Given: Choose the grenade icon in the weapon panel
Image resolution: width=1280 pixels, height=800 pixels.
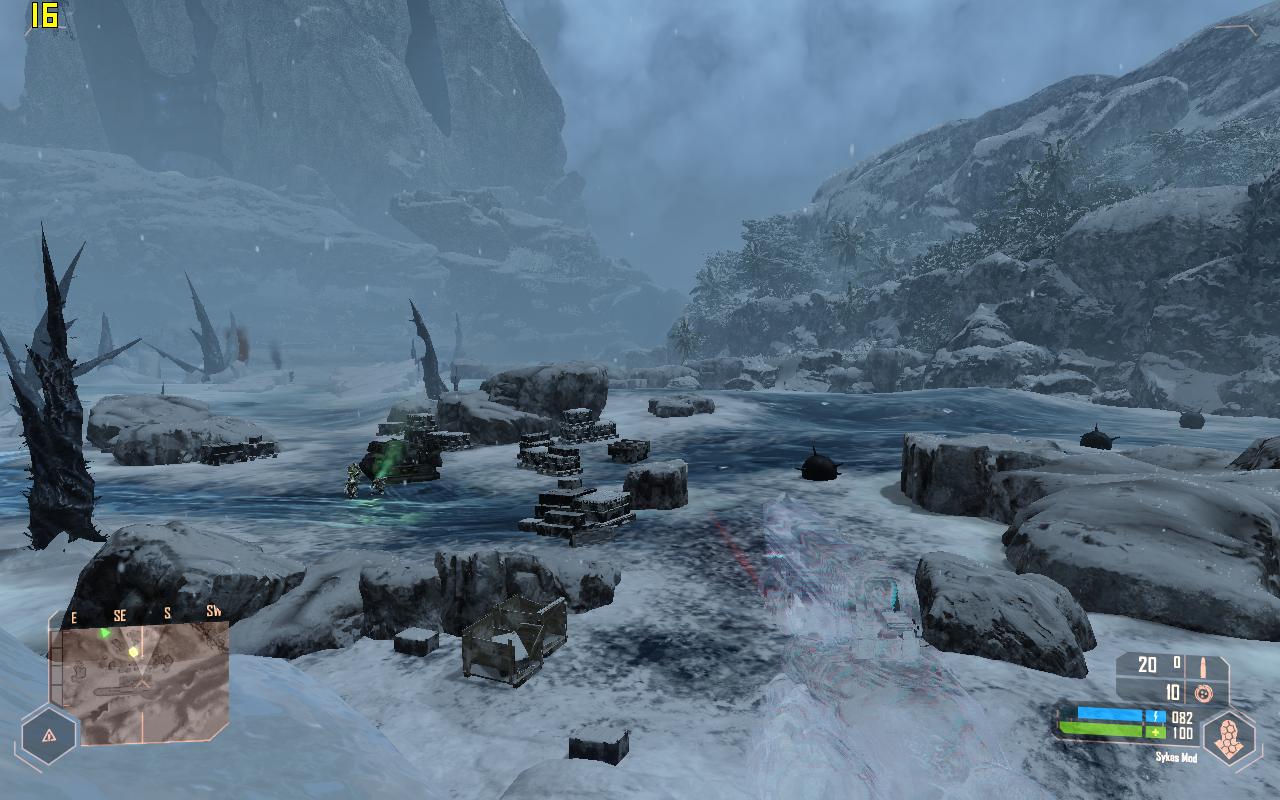Looking at the screenshot, I should (1204, 692).
